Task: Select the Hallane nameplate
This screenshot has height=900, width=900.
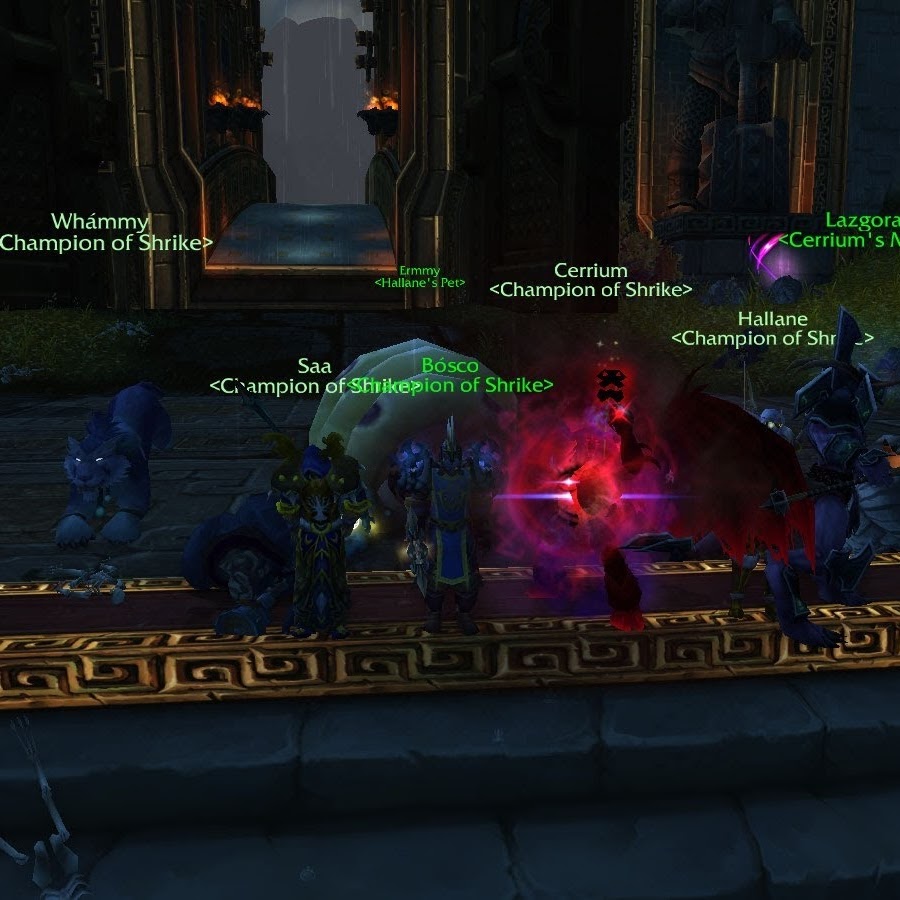Action: [772, 319]
